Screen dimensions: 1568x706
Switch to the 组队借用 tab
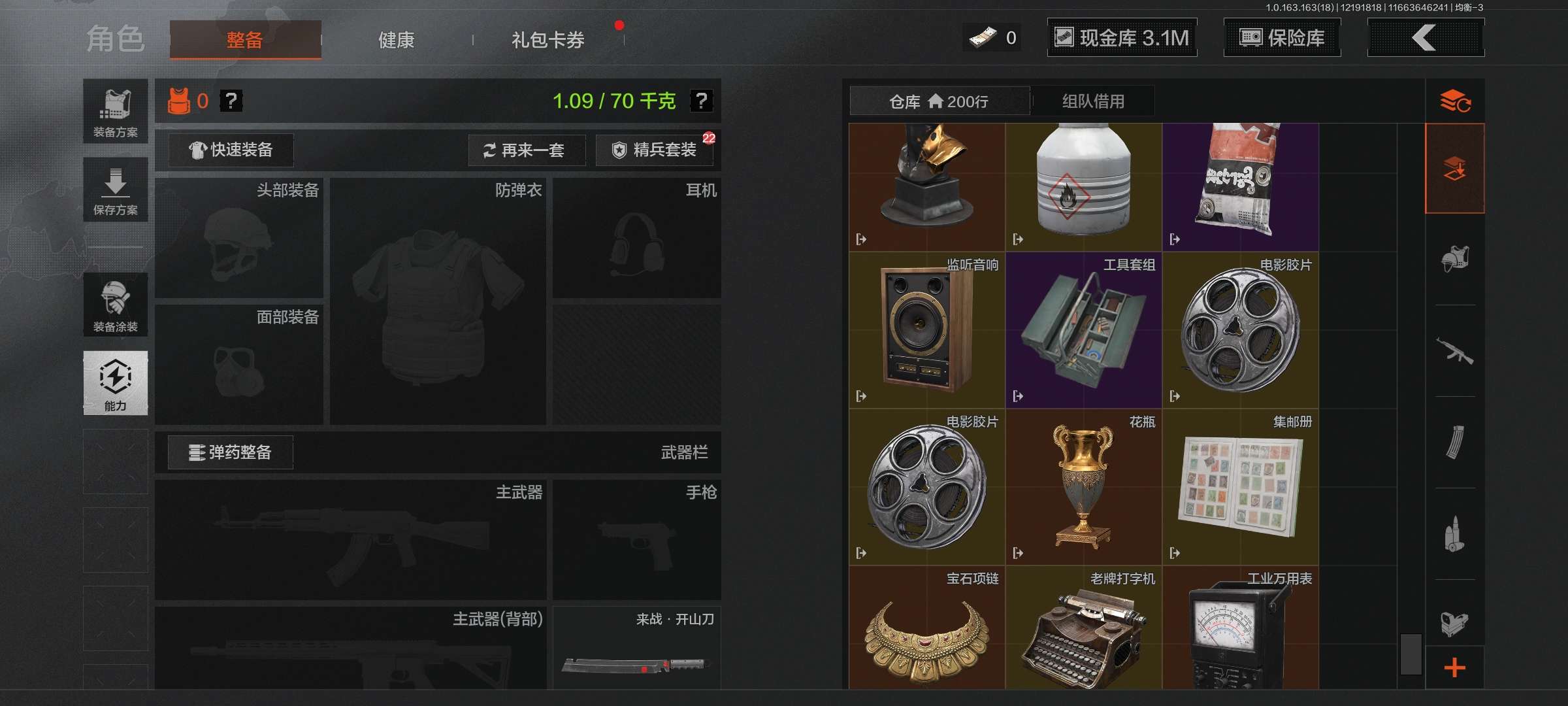(x=1092, y=101)
